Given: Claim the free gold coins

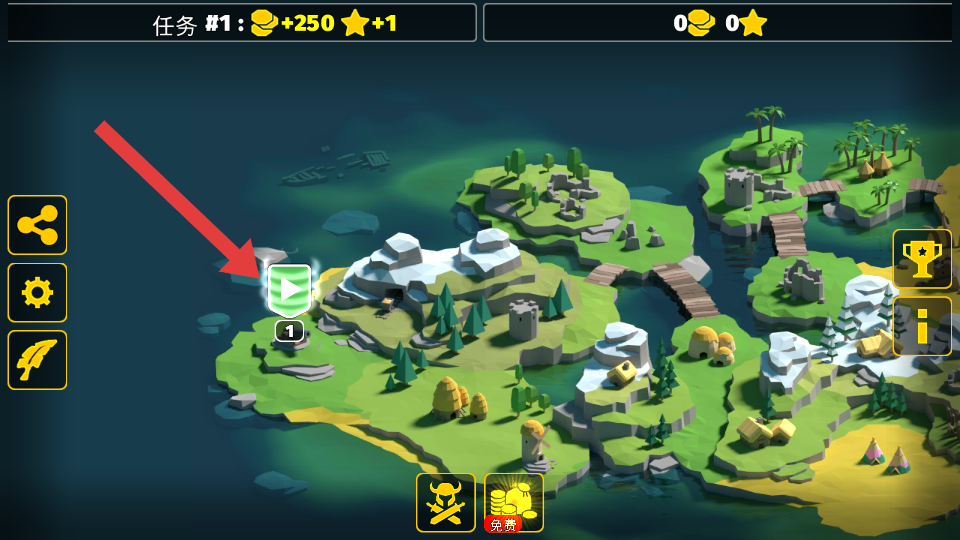Looking at the screenshot, I should pos(514,502).
